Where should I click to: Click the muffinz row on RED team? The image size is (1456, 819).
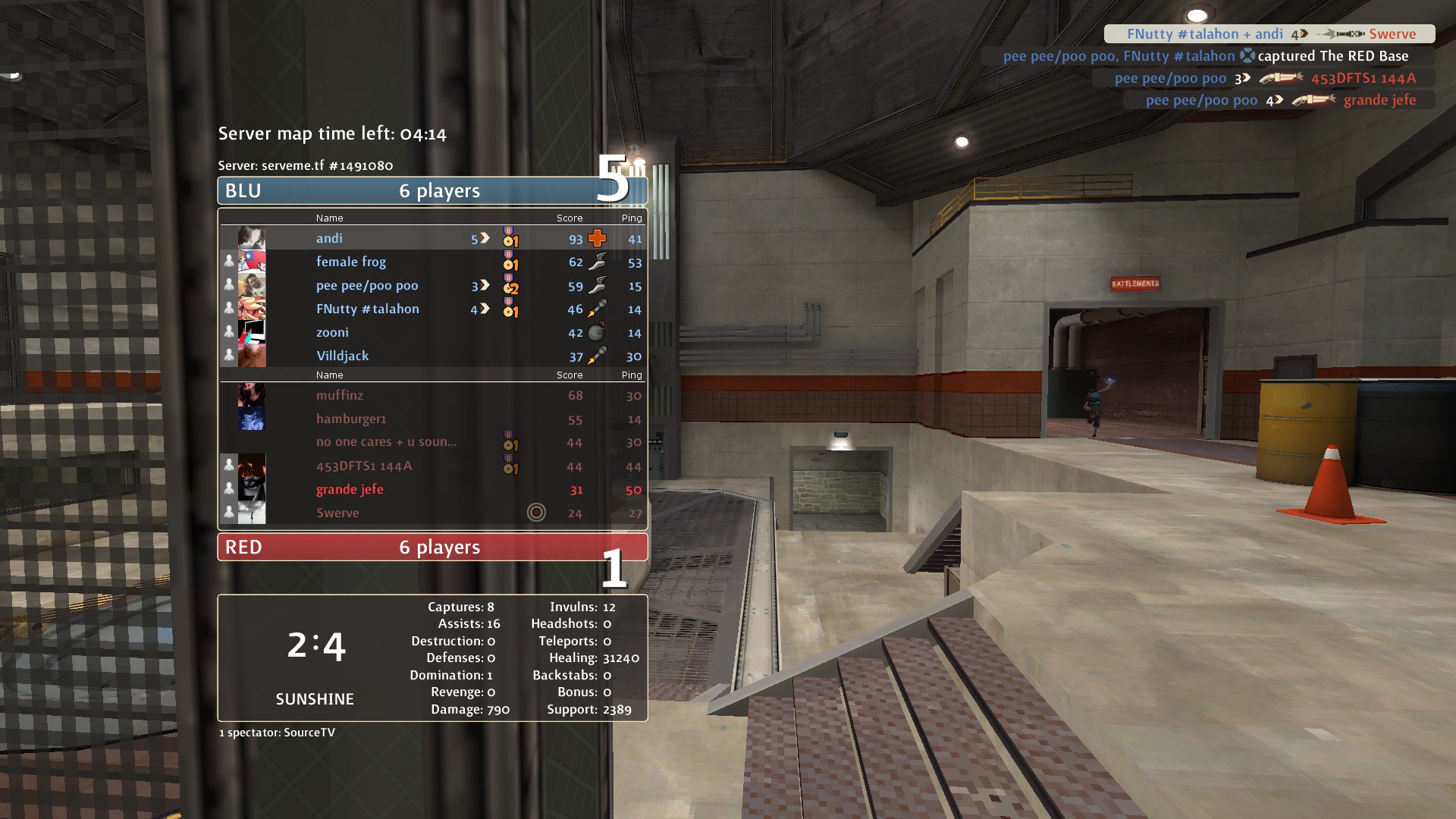(340, 395)
